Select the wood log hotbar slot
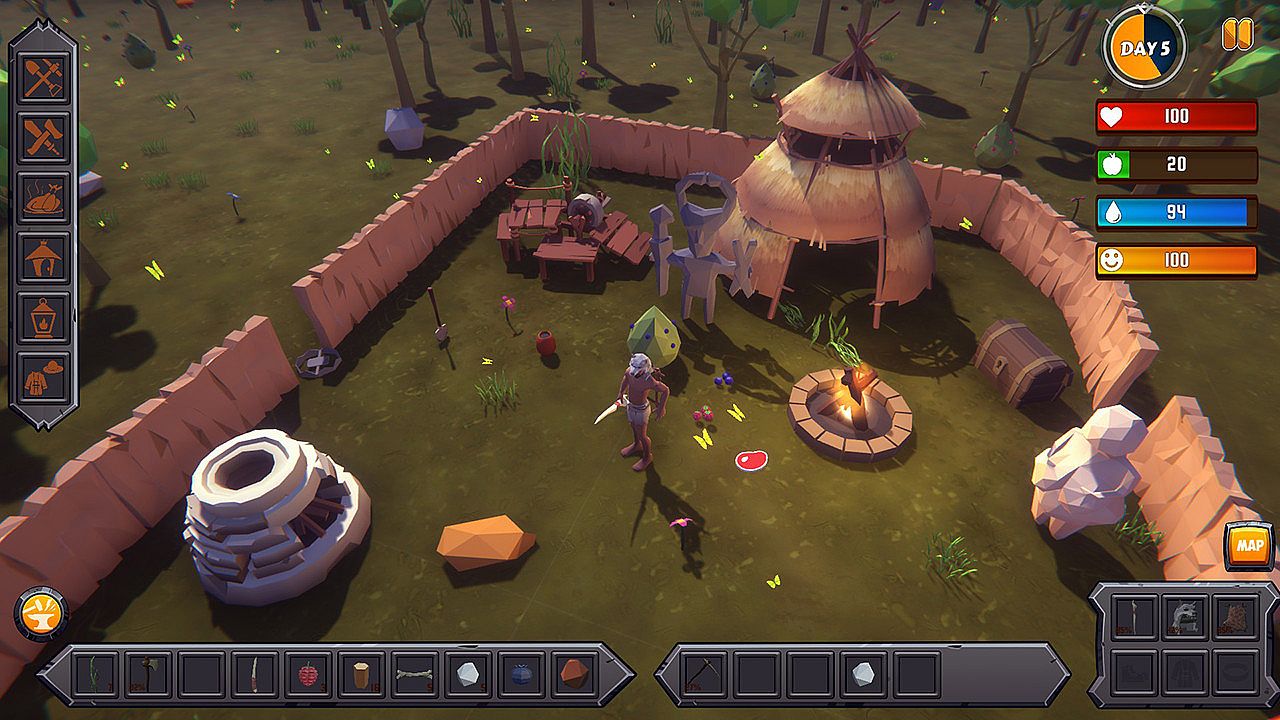This screenshot has width=1280, height=720. [361, 675]
